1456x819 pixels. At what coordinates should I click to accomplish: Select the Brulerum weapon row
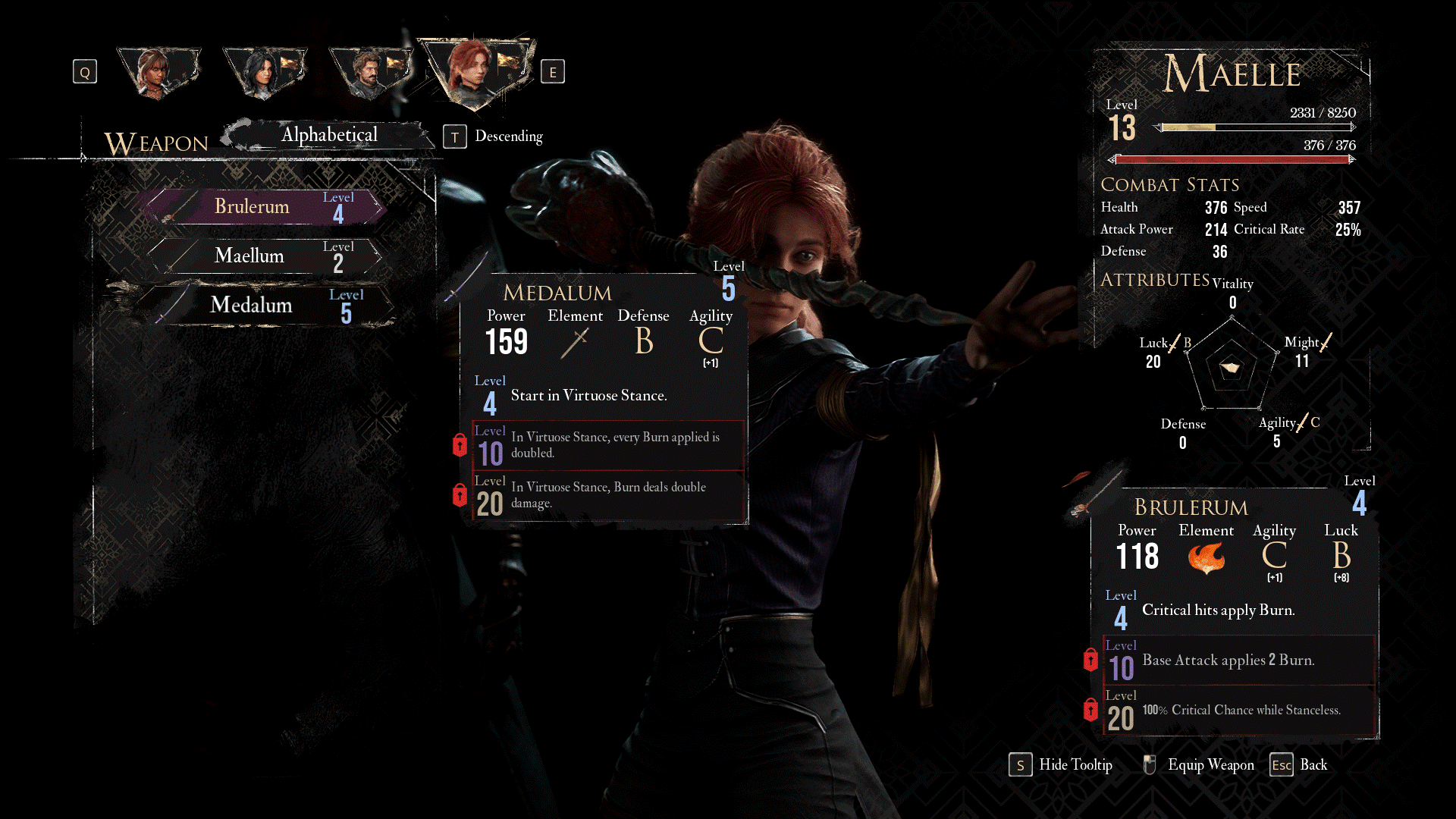click(265, 207)
